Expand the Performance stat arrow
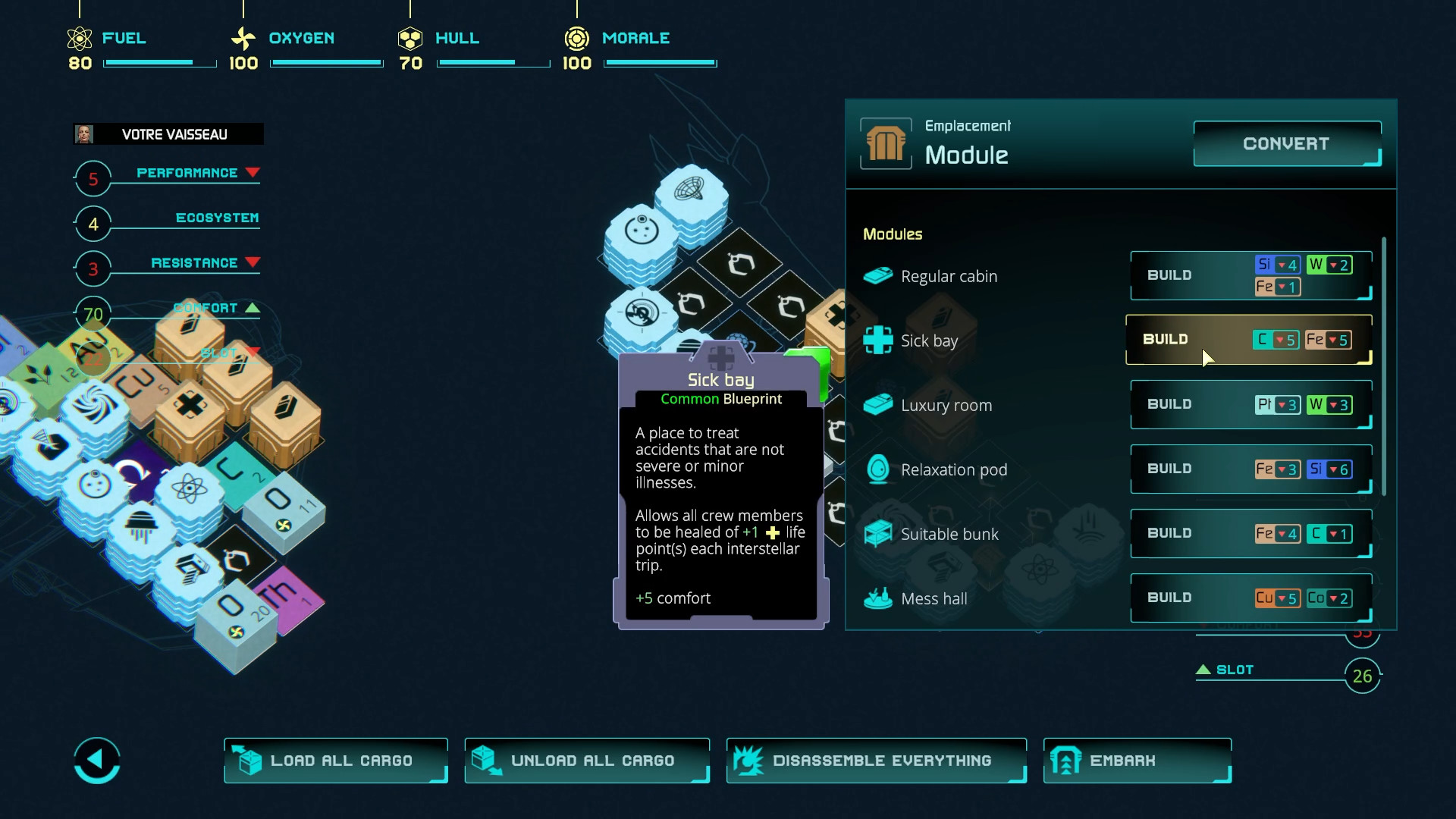The width and height of the screenshot is (1456, 819). 253,172
